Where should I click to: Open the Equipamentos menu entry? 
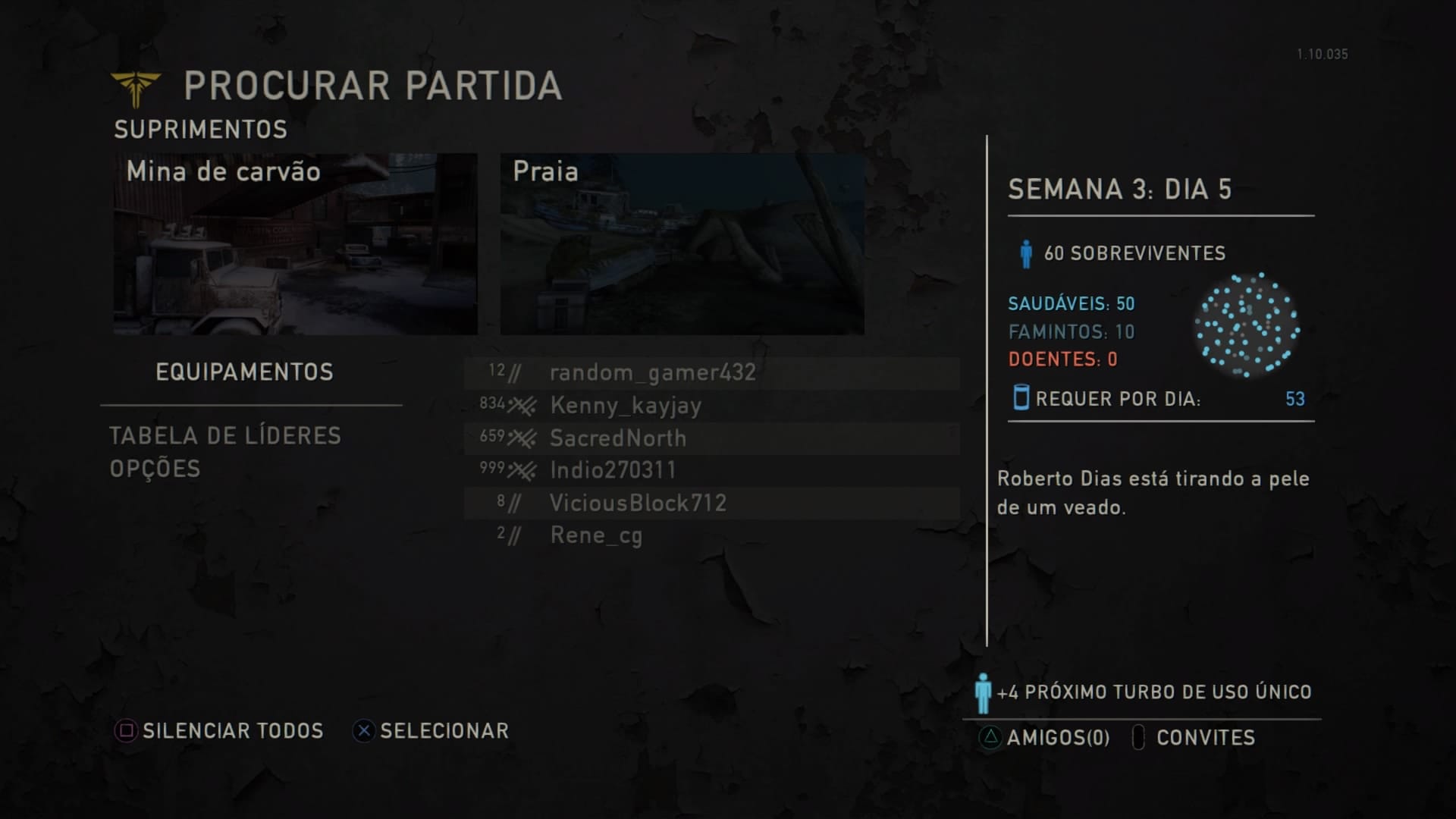pyautogui.click(x=244, y=372)
